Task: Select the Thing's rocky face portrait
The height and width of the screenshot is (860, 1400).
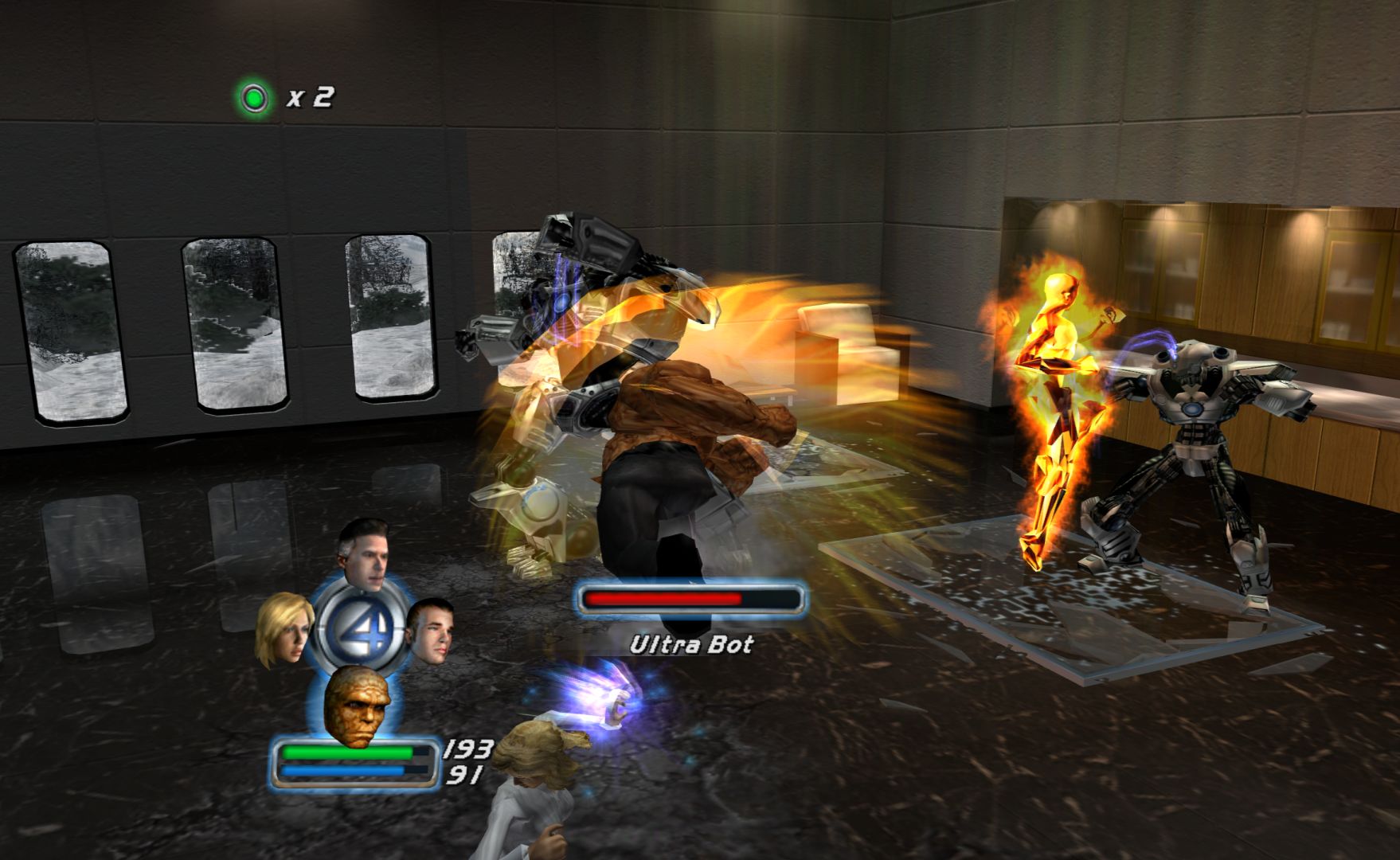Action: pos(358,704)
